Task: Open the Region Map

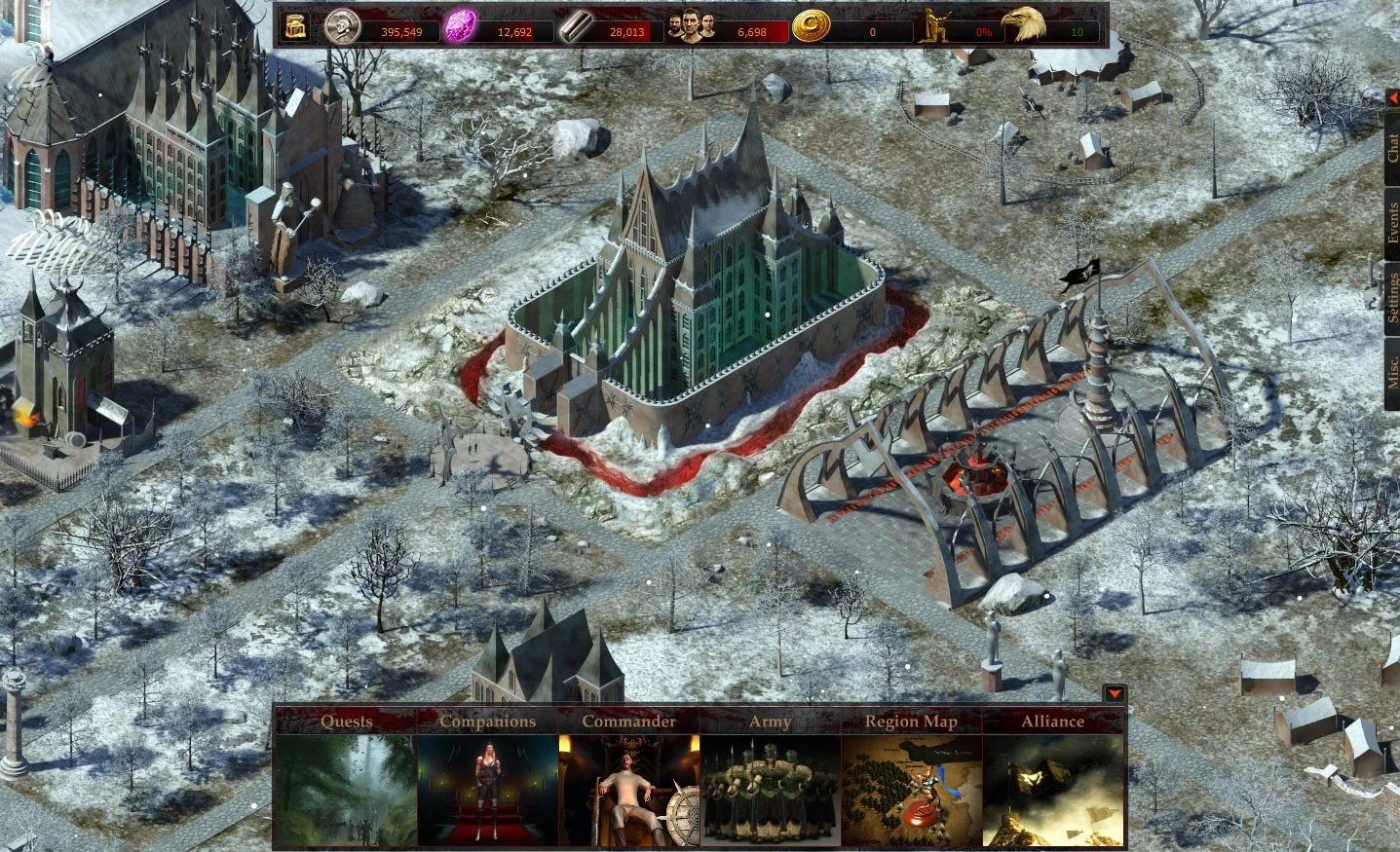Action: 912,779
